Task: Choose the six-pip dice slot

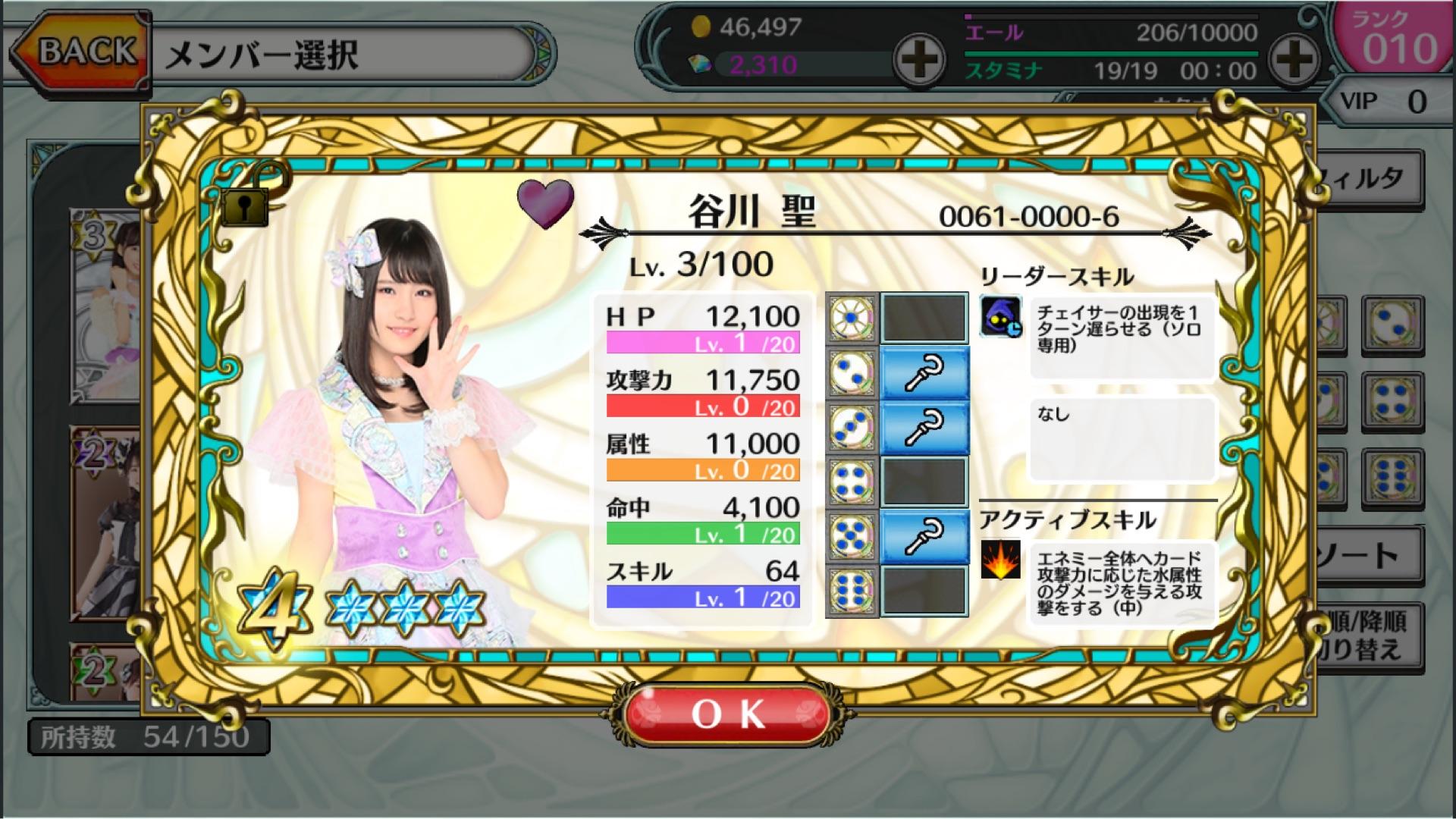Action: pyautogui.click(x=852, y=590)
